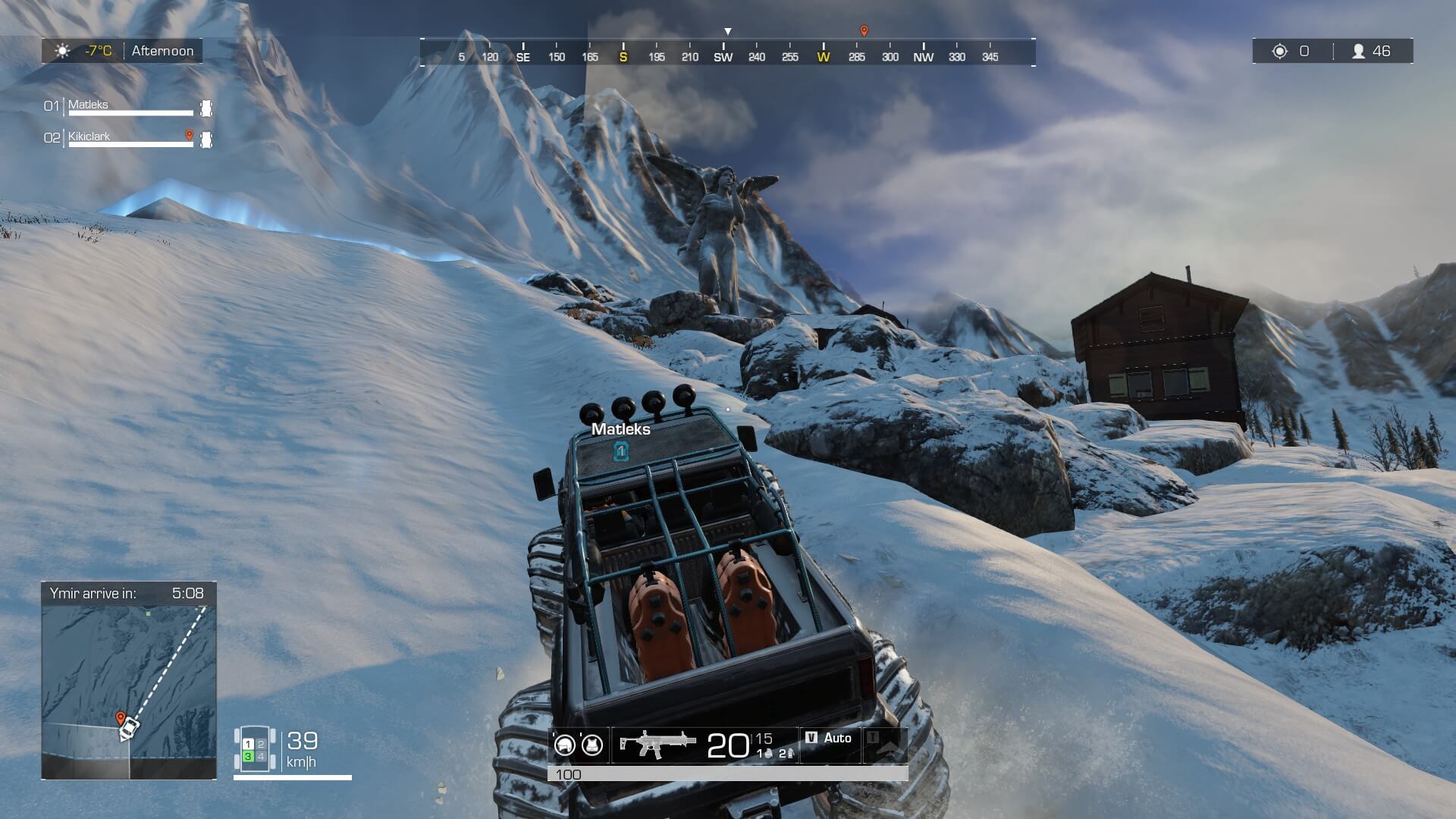Image resolution: width=1456 pixels, height=819 pixels.
Task: Click the body armor vest icon
Action: point(591,745)
